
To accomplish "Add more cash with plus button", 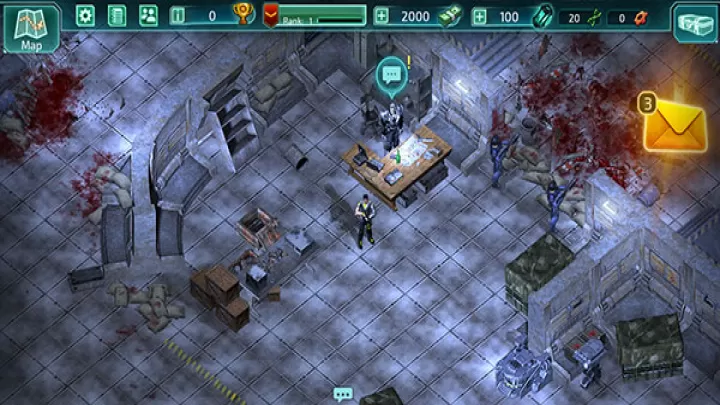I will (381, 16).
